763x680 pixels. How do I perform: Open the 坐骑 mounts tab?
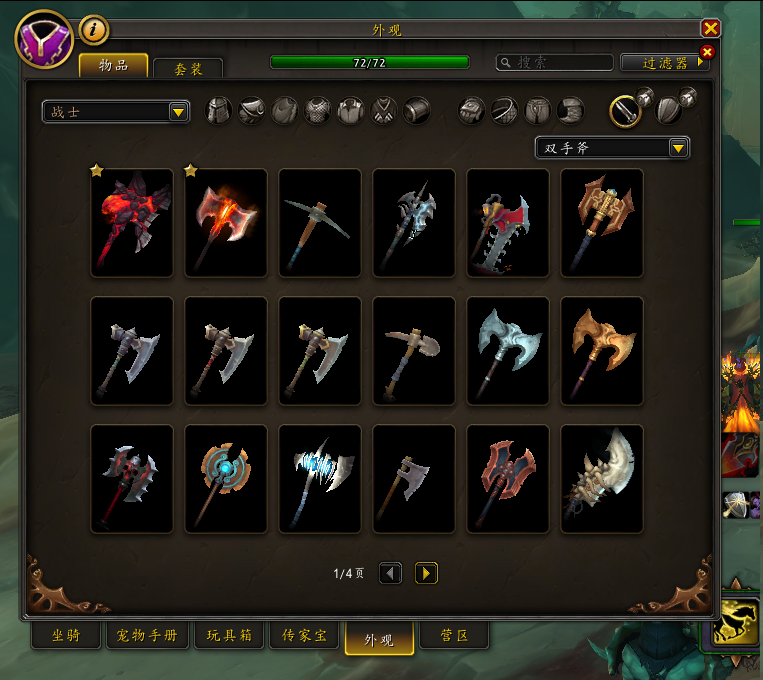pos(66,637)
